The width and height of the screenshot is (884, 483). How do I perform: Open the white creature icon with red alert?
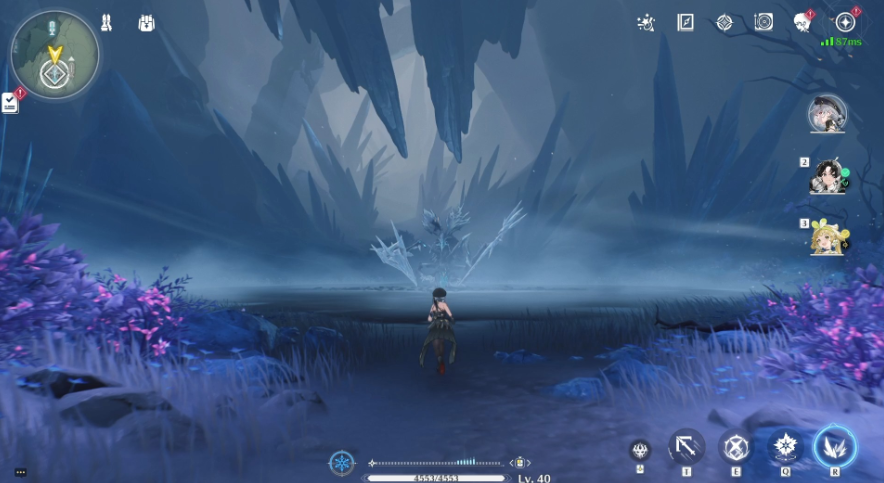(802, 22)
